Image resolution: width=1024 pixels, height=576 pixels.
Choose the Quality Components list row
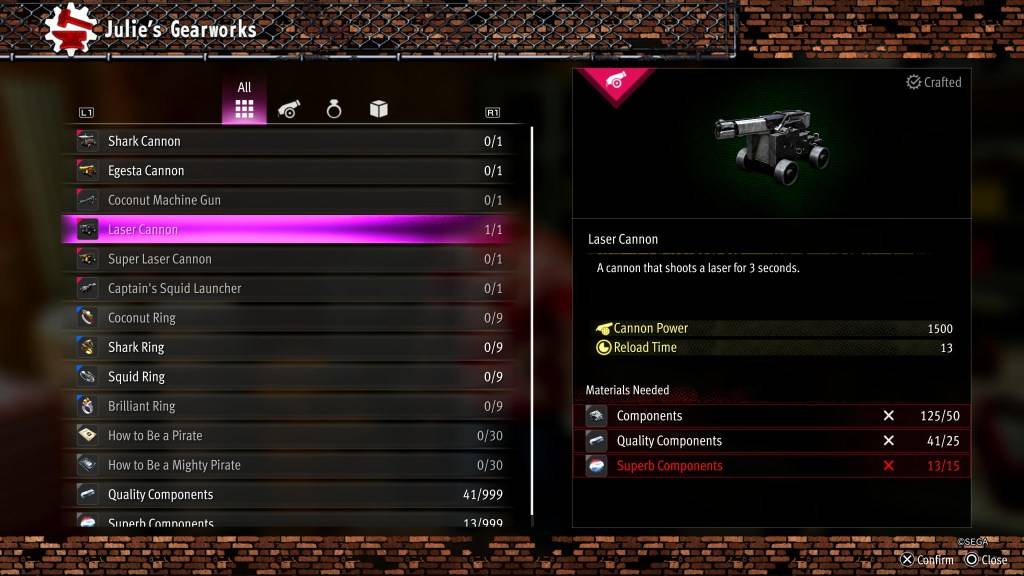290,494
